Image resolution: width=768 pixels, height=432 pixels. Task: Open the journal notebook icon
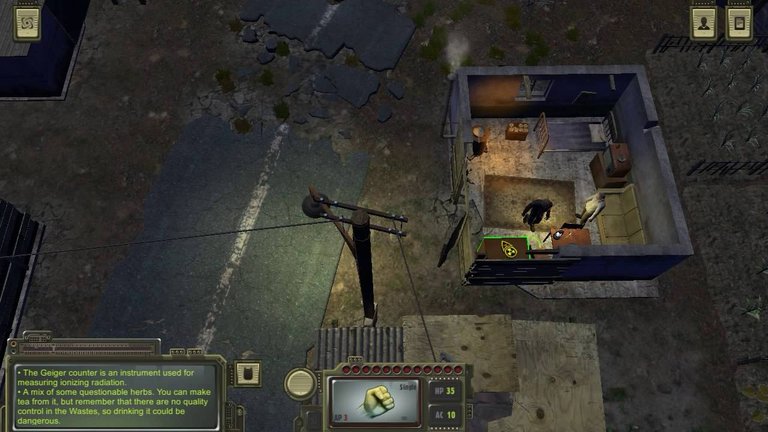[740, 23]
